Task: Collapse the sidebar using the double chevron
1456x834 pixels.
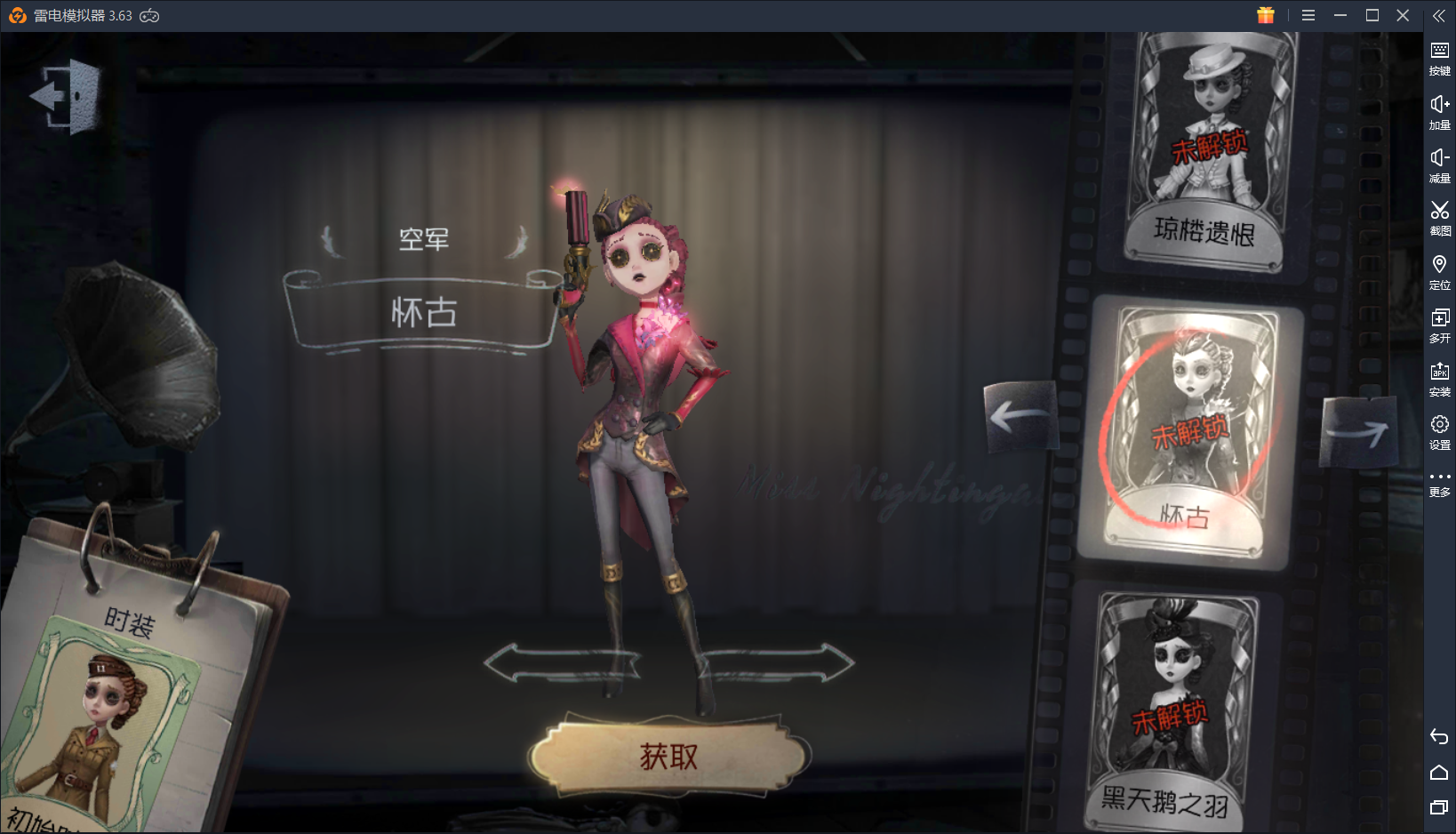Action: pos(1440,15)
